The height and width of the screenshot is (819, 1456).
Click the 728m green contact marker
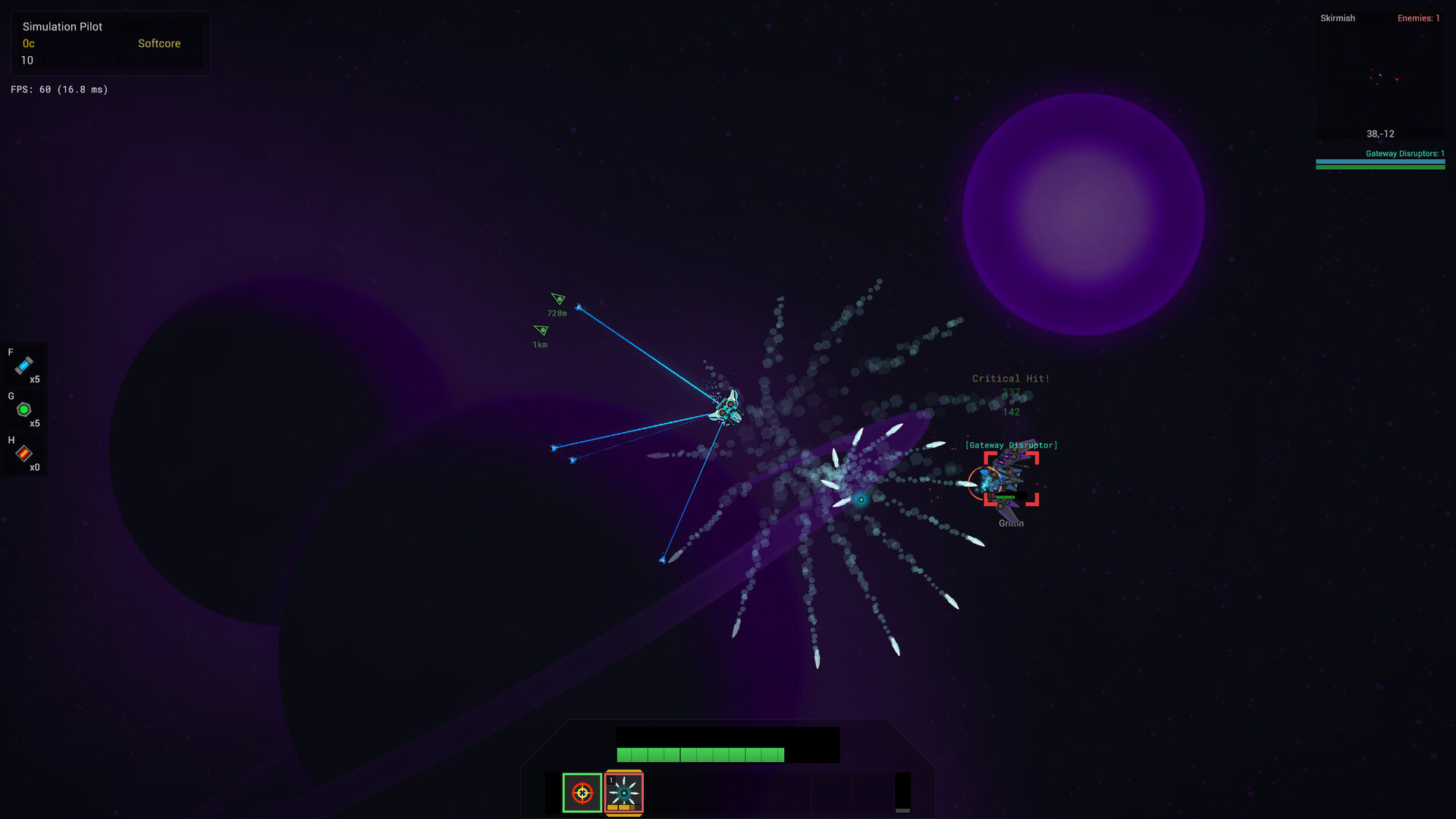point(557,300)
